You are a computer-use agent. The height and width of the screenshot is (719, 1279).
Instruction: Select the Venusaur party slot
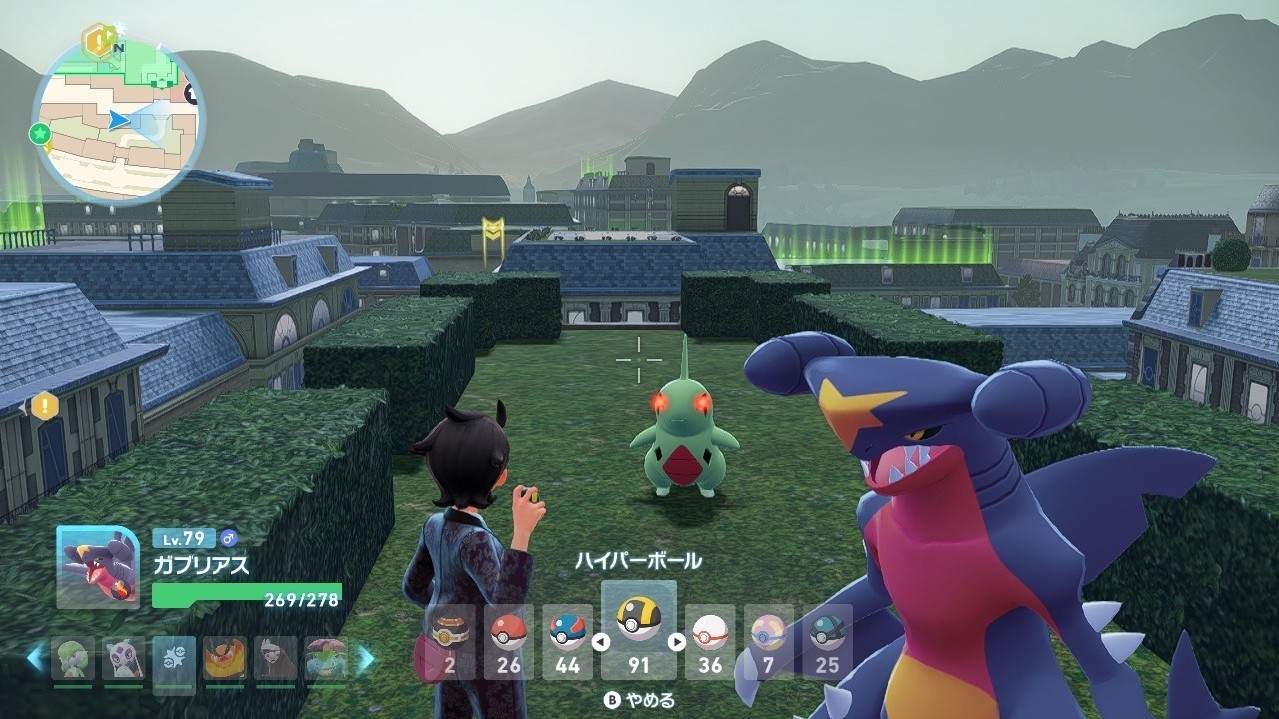[x=326, y=659]
